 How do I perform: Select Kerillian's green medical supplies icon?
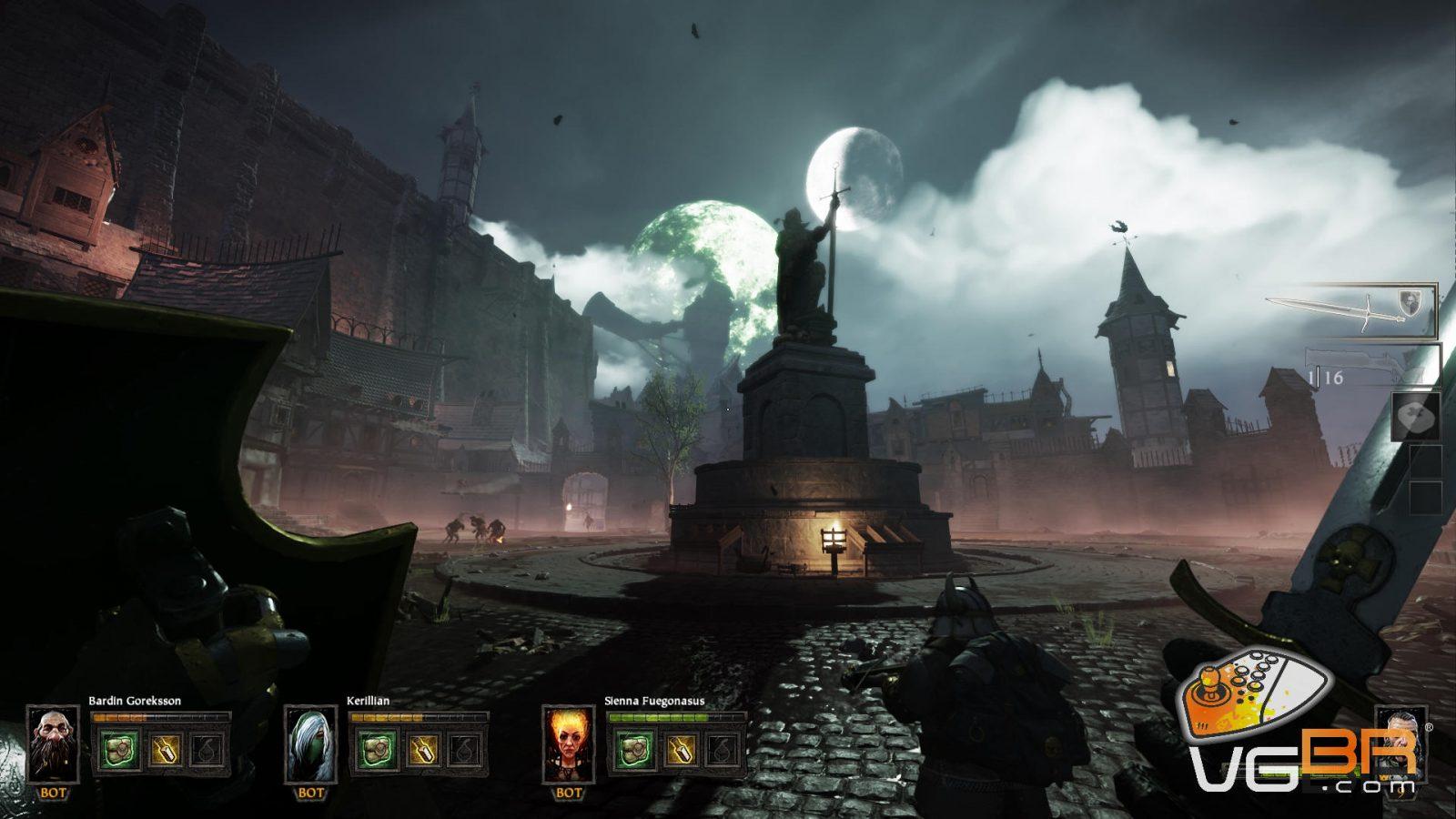[x=374, y=750]
